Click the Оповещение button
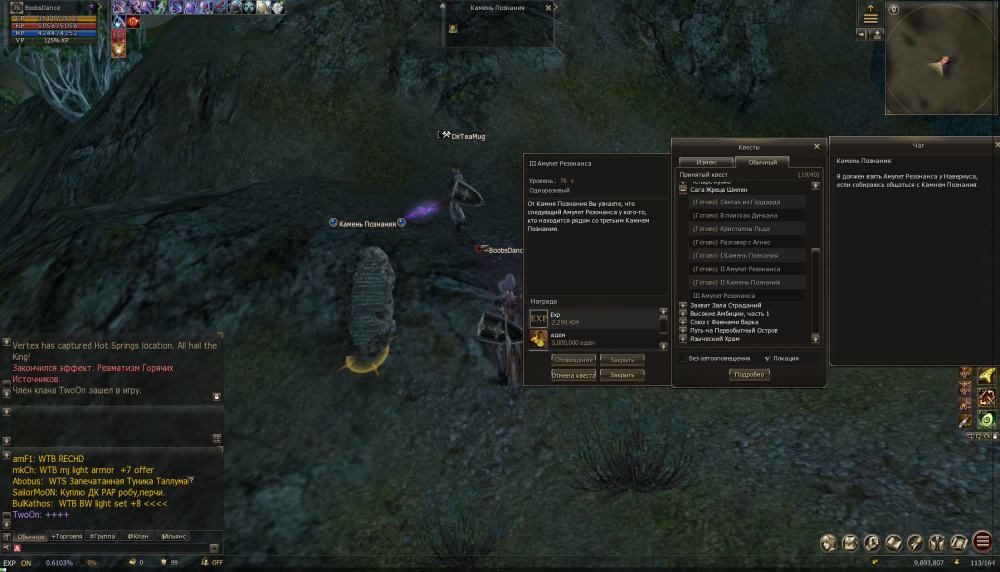1000x572 pixels. tap(573, 359)
